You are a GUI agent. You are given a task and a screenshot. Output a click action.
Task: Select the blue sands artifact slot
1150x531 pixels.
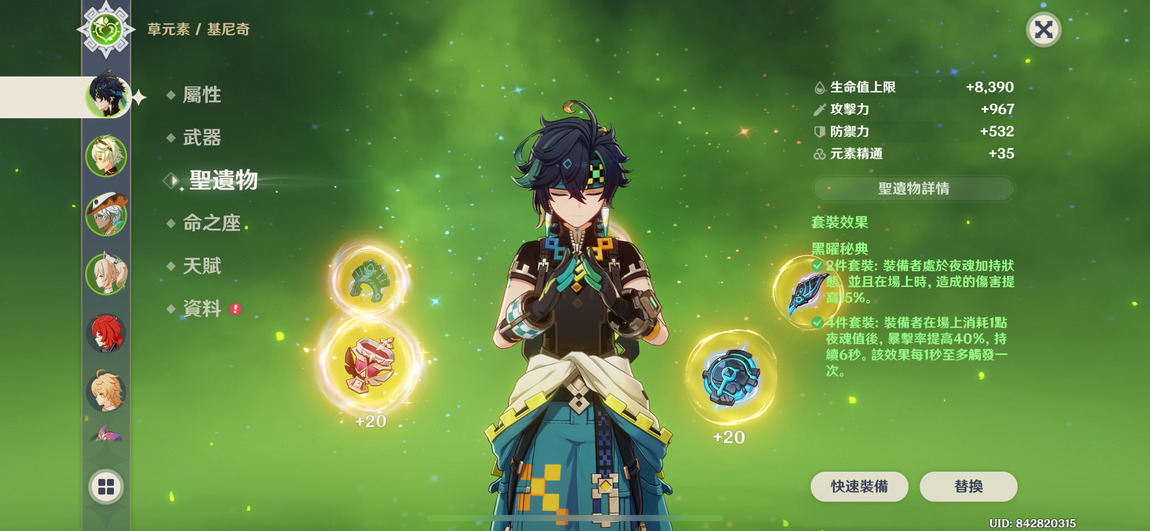click(x=731, y=377)
